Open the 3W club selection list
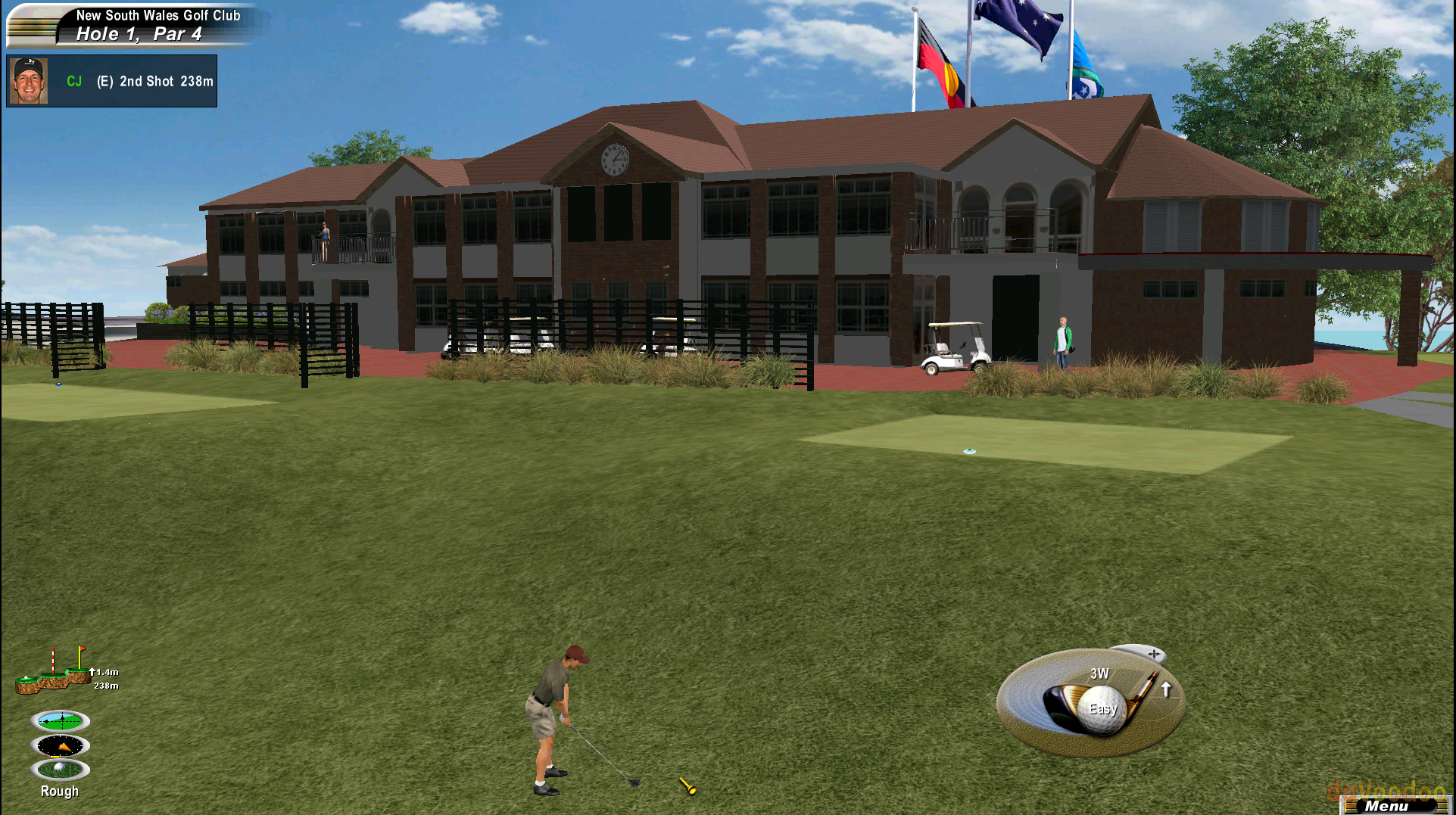Screen dimensions: 1456x815 pyautogui.click(x=1100, y=672)
